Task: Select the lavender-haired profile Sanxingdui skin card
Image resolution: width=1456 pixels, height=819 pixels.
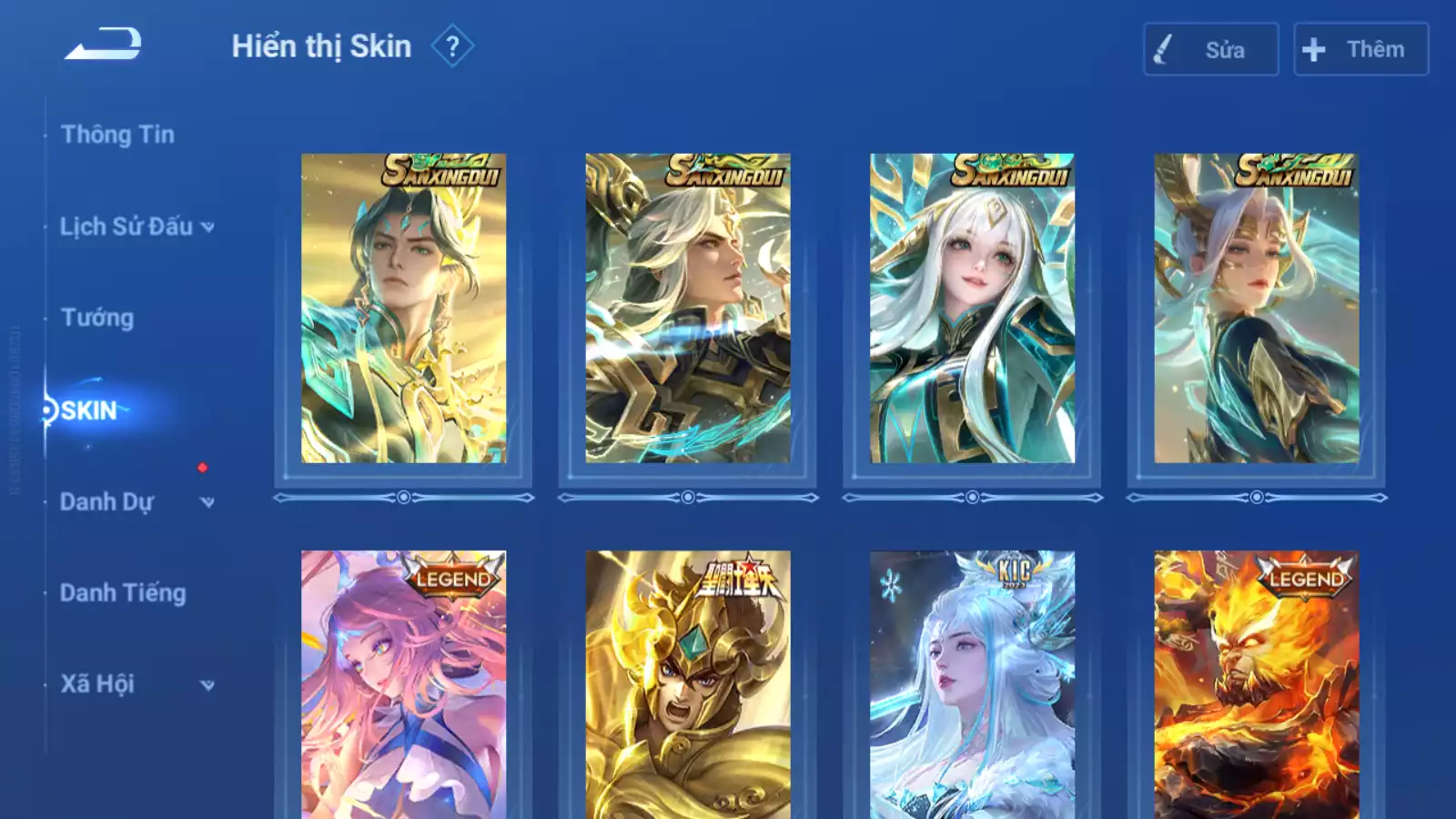Action: tap(1257, 308)
